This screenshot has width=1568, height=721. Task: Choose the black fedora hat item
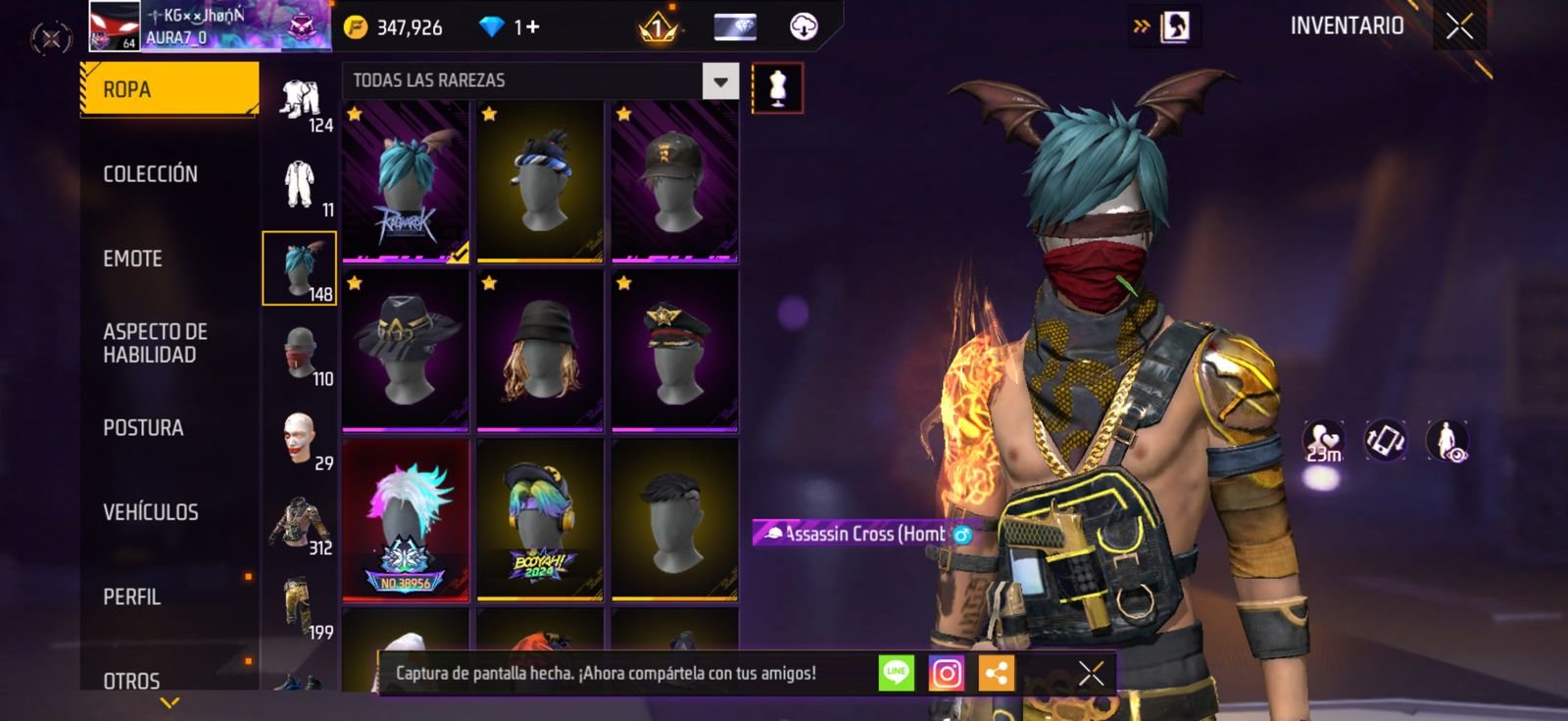(x=406, y=351)
